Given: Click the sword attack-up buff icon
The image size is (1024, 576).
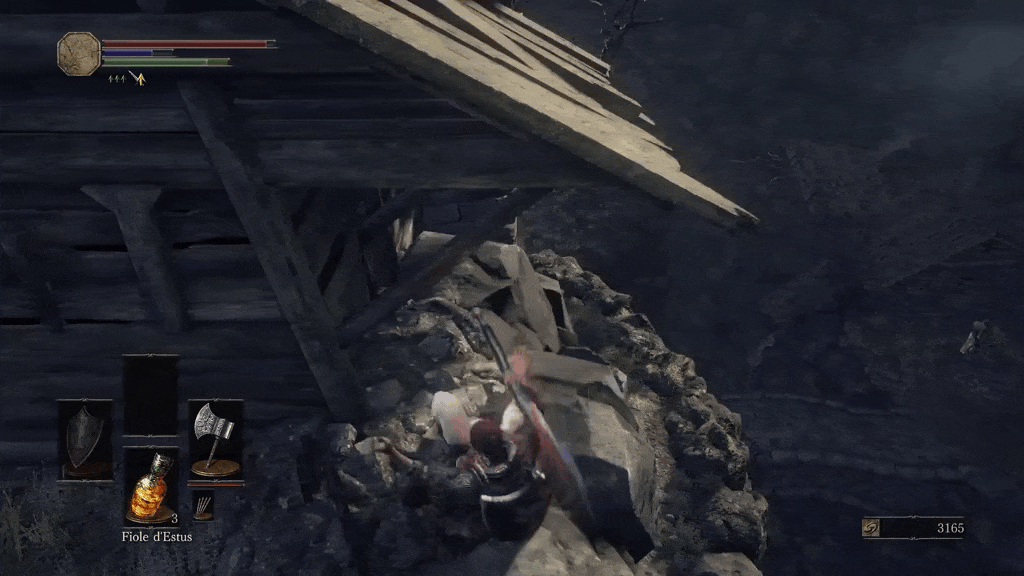Looking at the screenshot, I should click(x=137, y=78).
